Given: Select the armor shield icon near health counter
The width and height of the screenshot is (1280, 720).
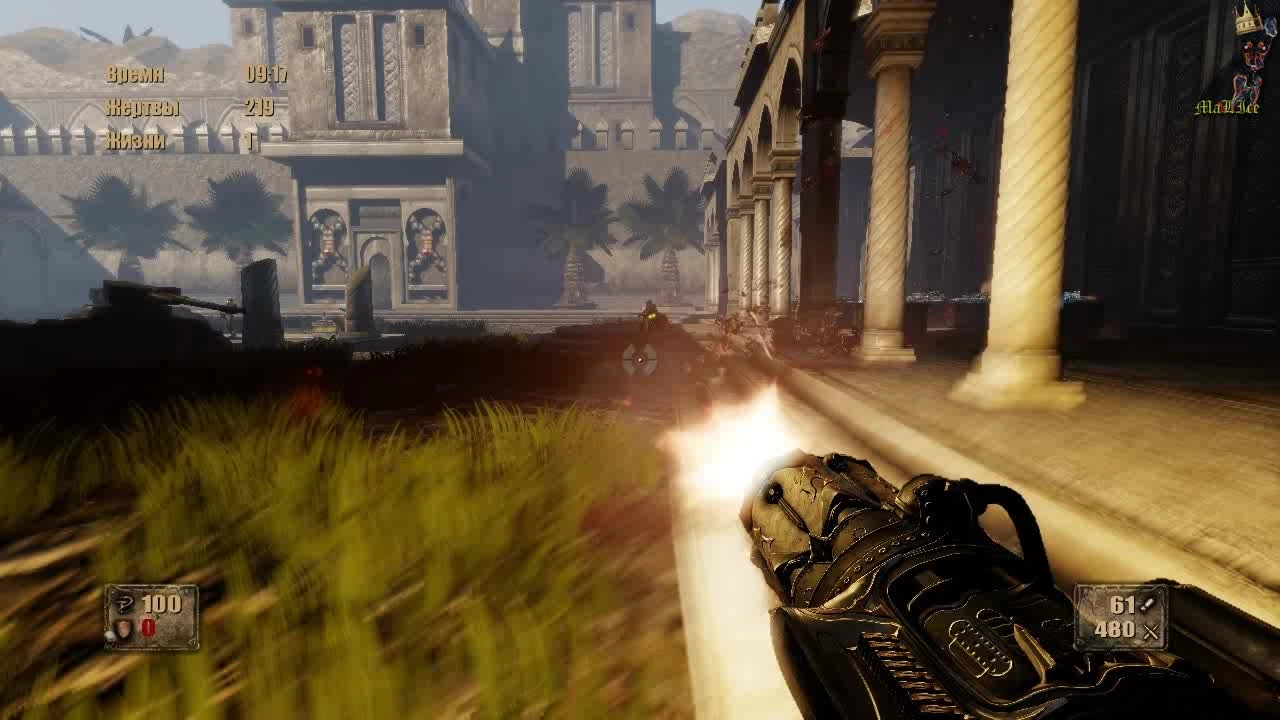Looking at the screenshot, I should point(123,628).
